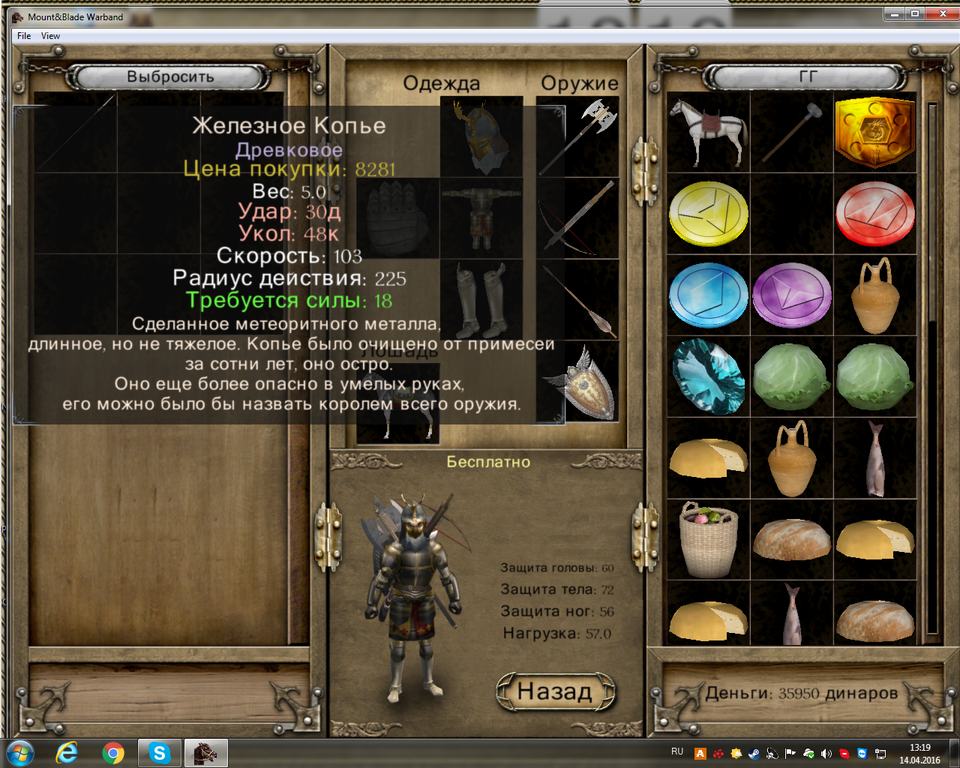Image resolution: width=960 pixels, height=768 pixels.
Task: Select the white horse inventory slot
Action: (x=708, y=132)
